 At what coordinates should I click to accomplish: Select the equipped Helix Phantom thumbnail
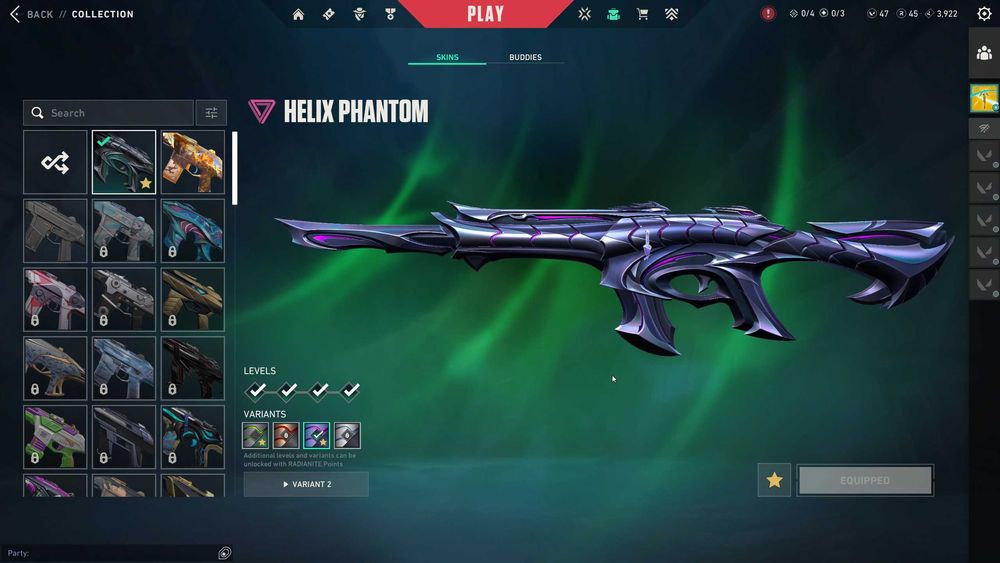pos(124,162)
